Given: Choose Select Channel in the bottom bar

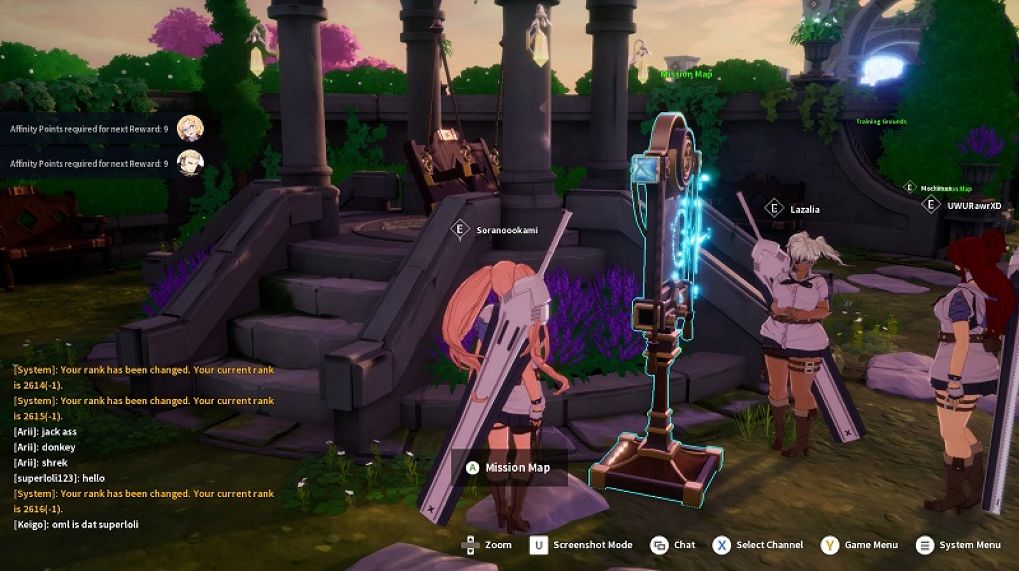Looking at the screenshot, I should 758,545.
